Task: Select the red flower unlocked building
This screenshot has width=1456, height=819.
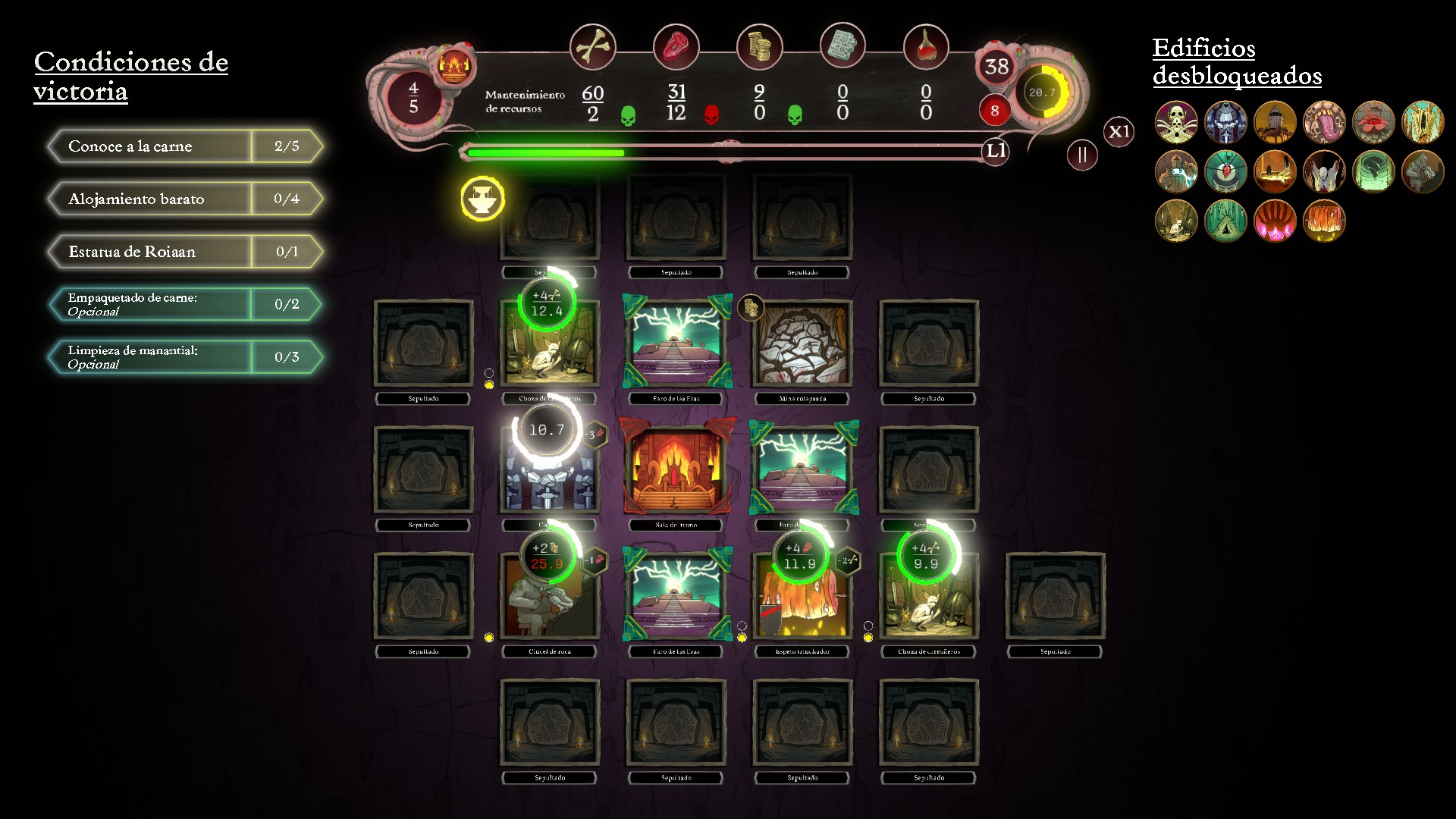Action: point(1373,122)
